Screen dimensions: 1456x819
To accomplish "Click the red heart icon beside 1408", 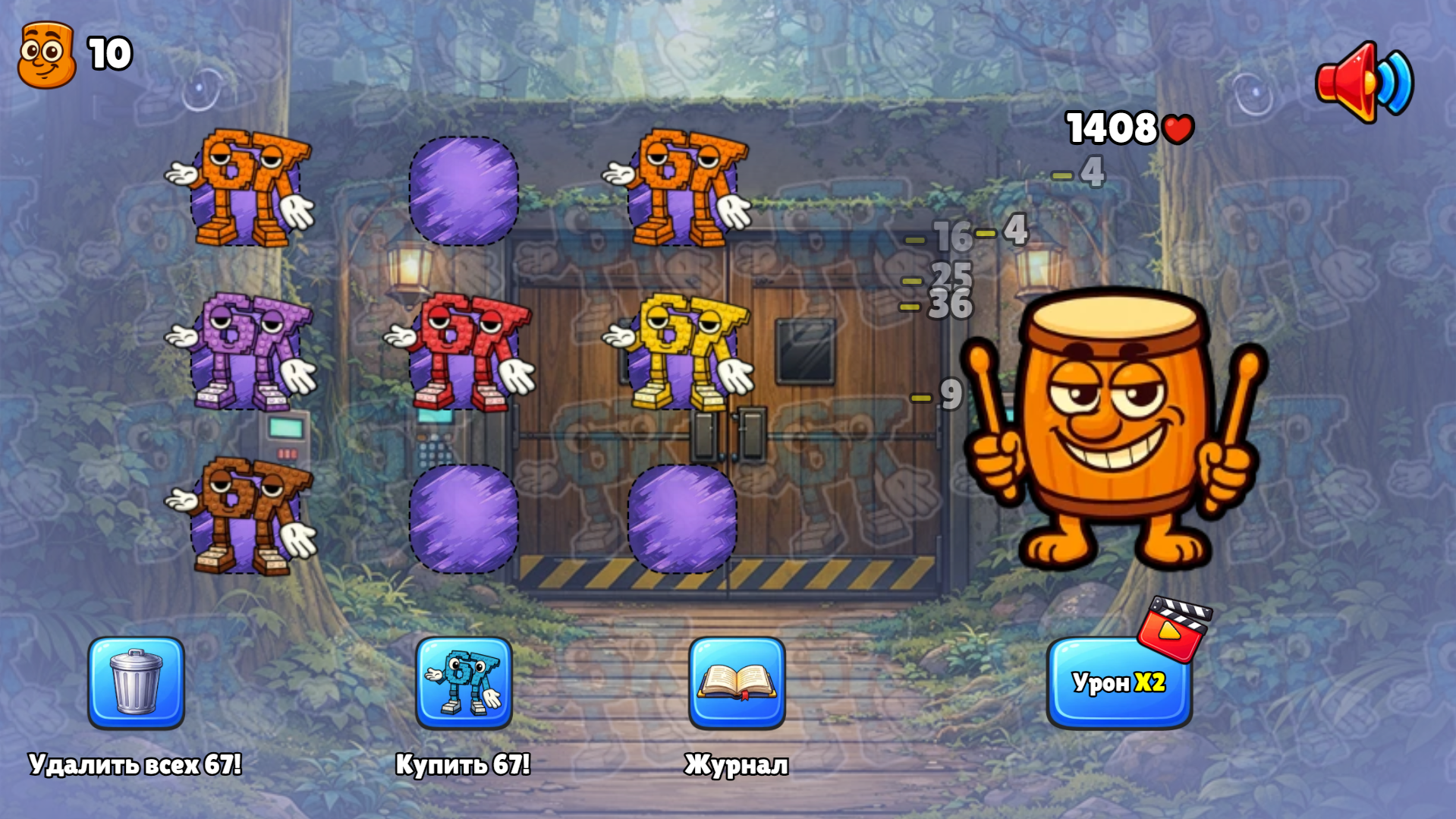I will point(1178,129).
